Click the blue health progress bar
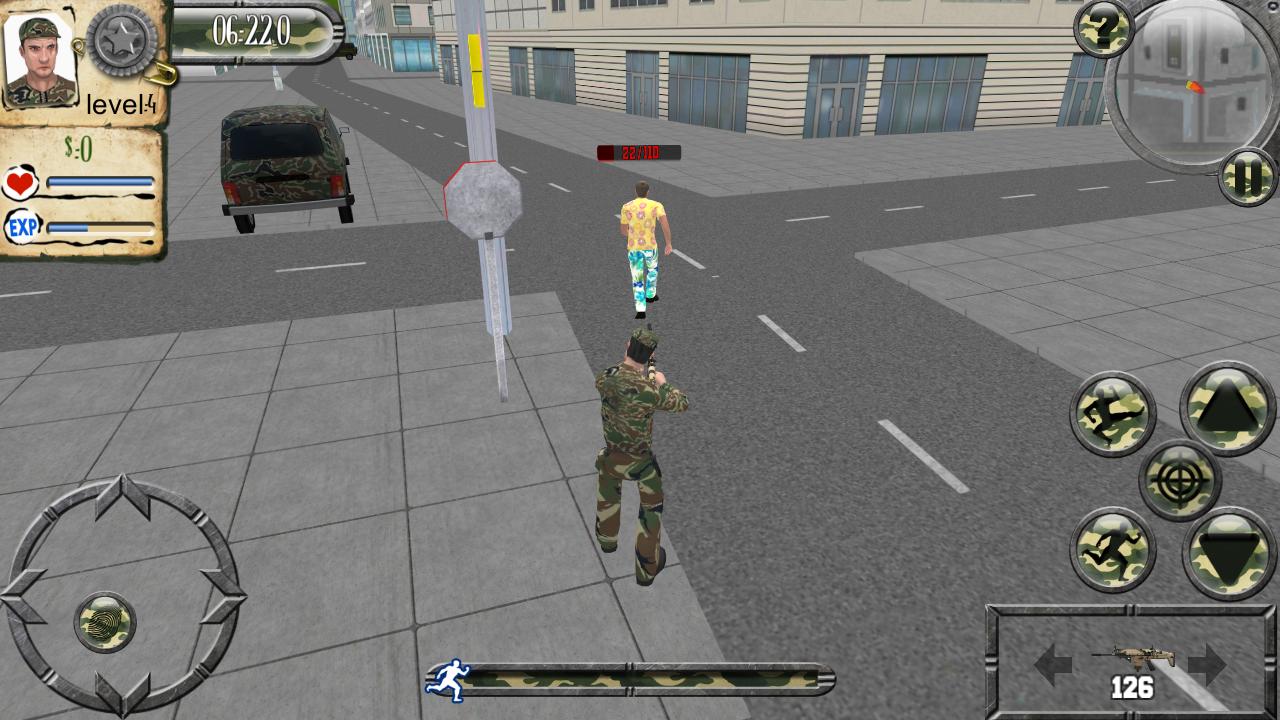The width and height of the screenshot is (1280, 720). (100, 181)
